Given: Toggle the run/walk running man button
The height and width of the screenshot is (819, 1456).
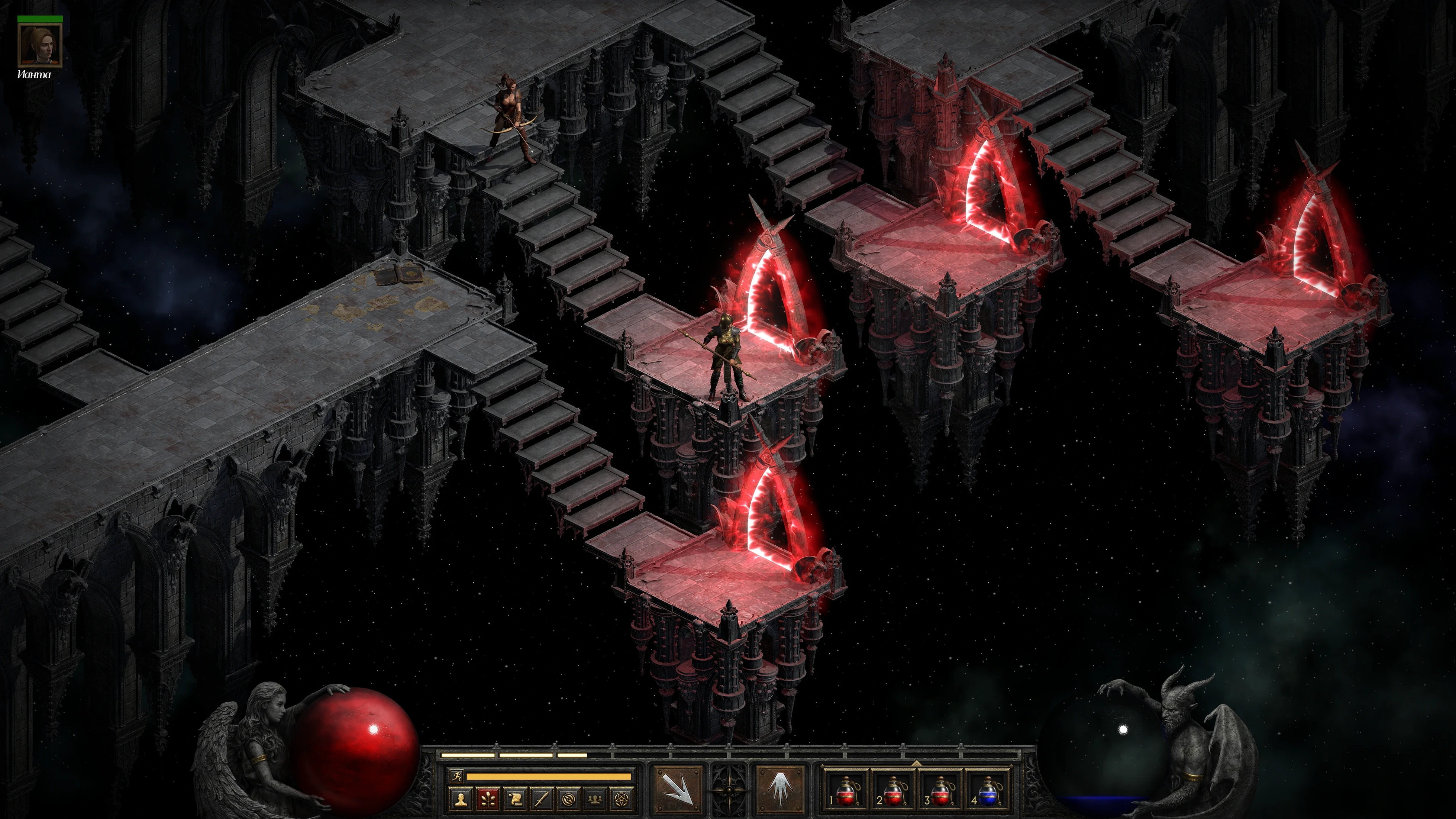Looking at the screenshot, I should [x=456, y=776].
